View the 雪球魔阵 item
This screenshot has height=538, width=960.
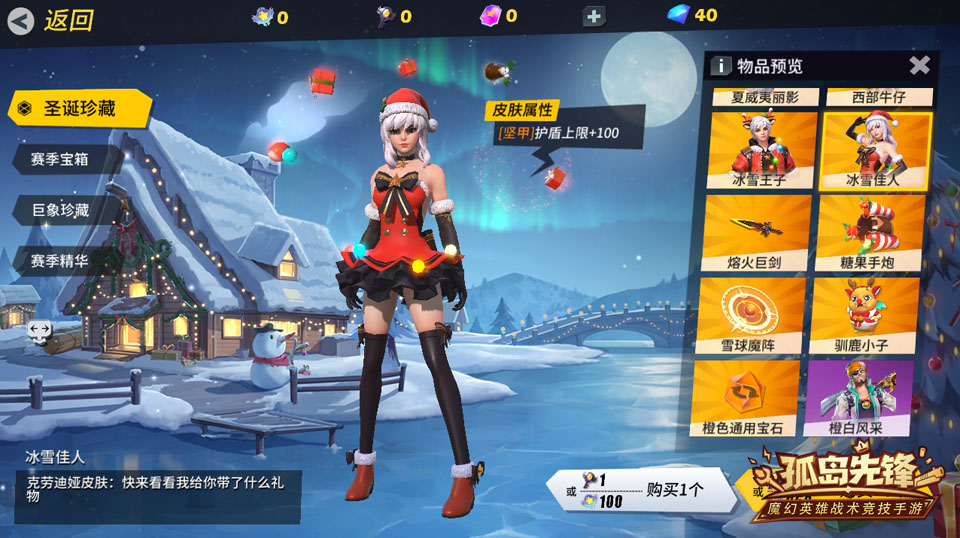tap(752, 315)
